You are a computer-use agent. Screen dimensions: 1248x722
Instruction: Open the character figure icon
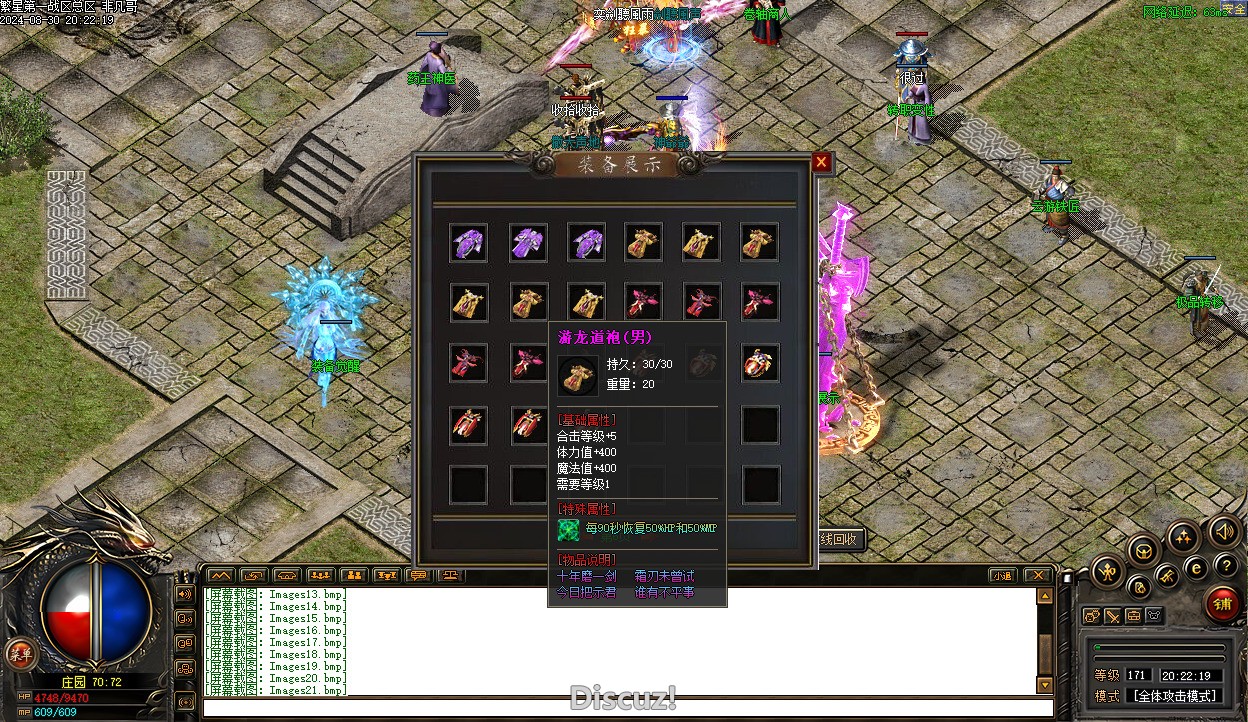point(1107,572)
